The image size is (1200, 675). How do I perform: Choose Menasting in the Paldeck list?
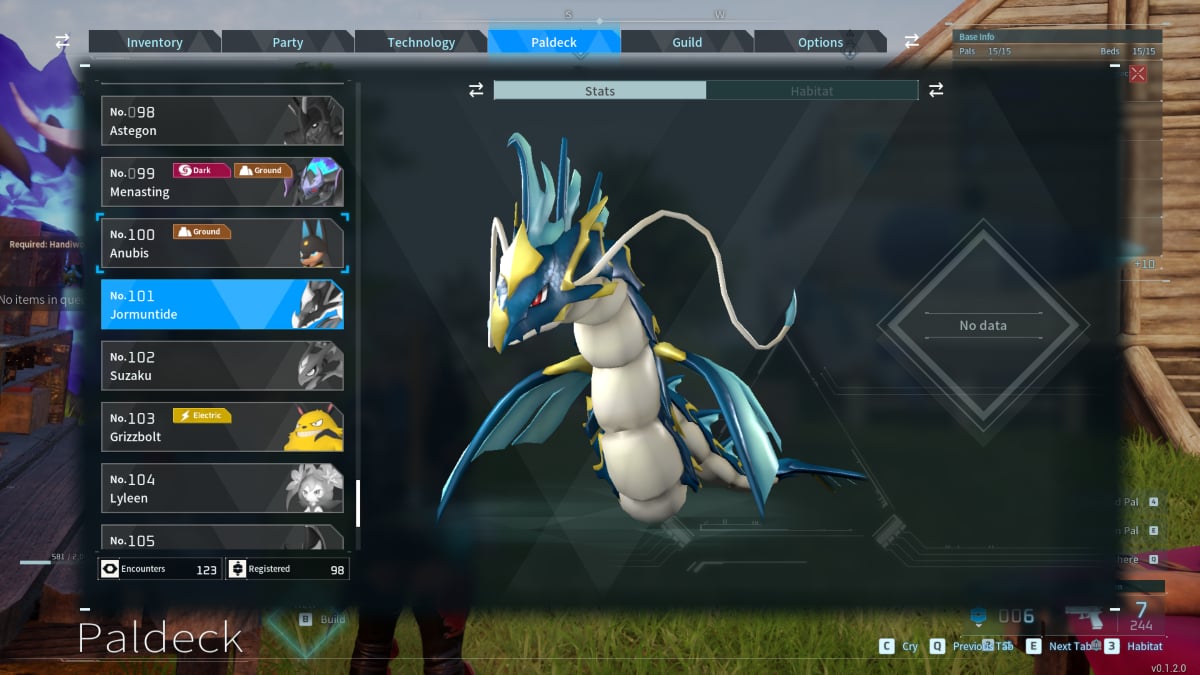pos(222,182)
